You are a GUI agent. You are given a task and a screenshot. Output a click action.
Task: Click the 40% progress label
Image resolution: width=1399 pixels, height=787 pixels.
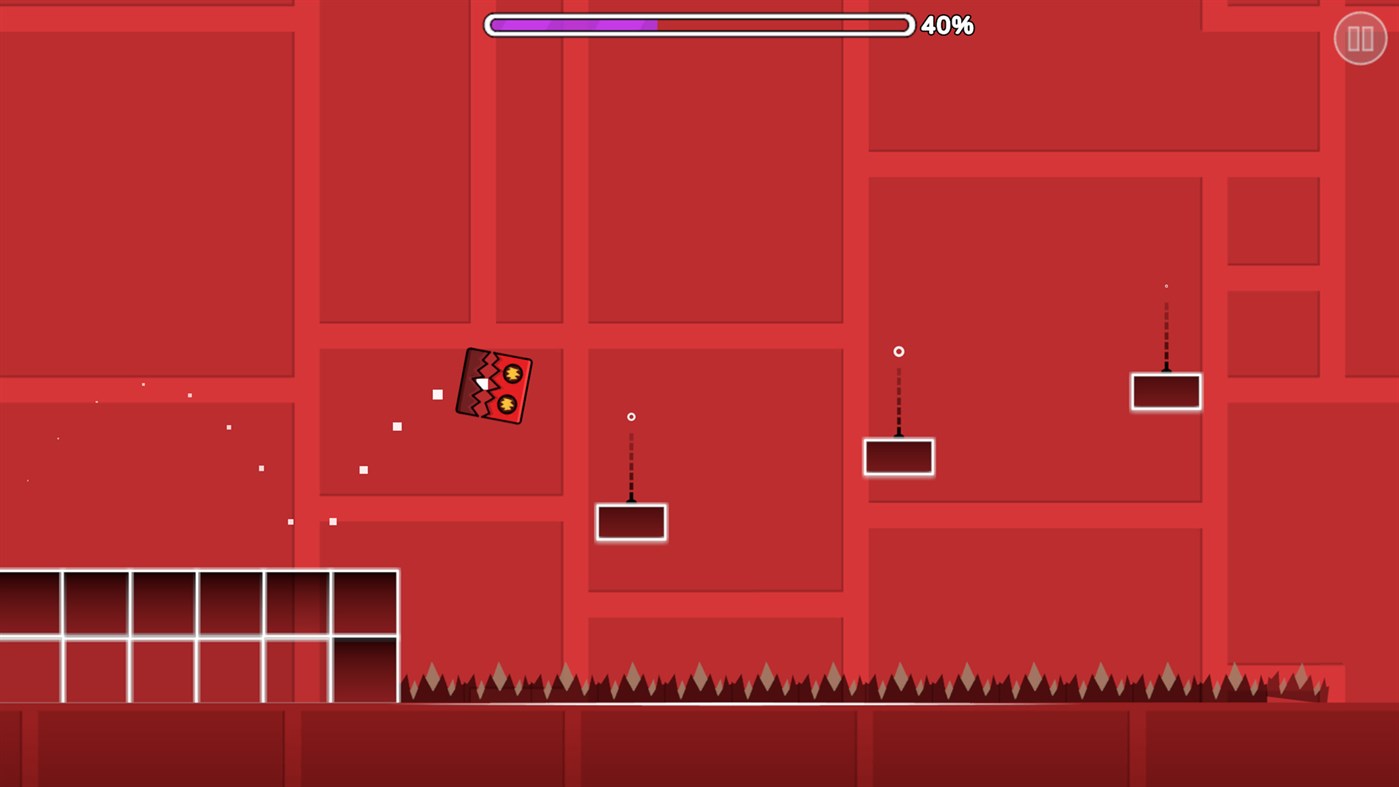coord(949,25)
